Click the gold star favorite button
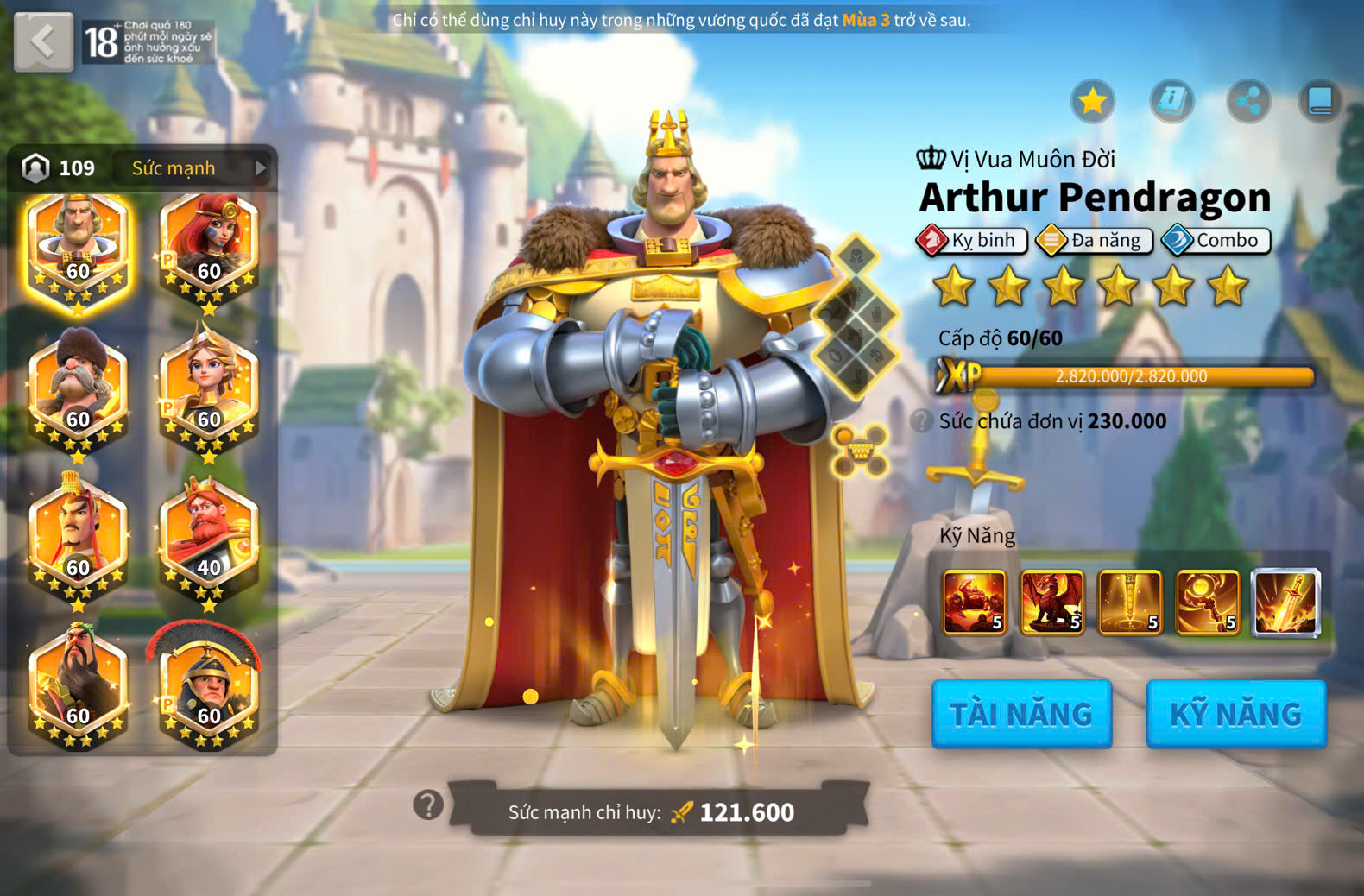The height and width of the screenshot is (896, 1364). coord(1093,102)
